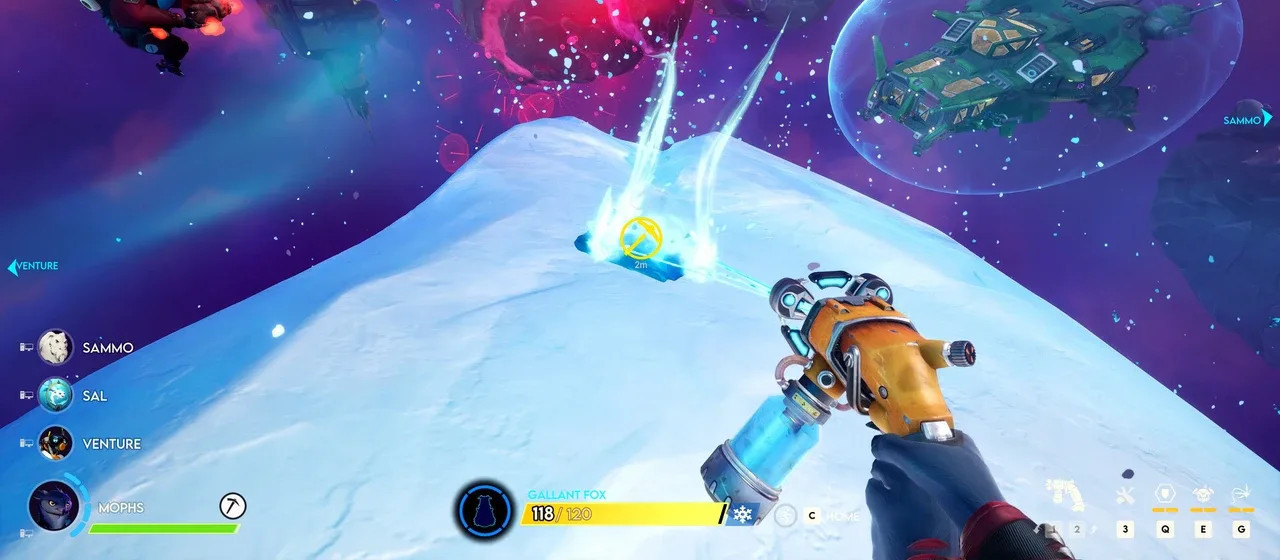Select SAL's party portrait

point(56,395)
